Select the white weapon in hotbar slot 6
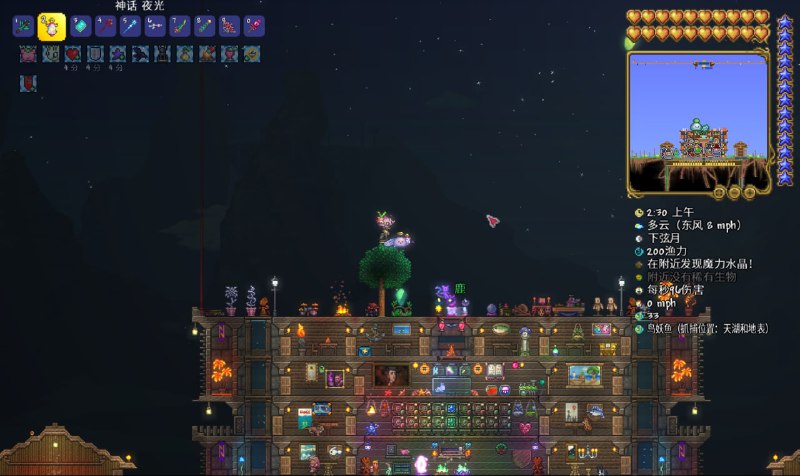Screen dimensions: 800x476 pos(155,27)
